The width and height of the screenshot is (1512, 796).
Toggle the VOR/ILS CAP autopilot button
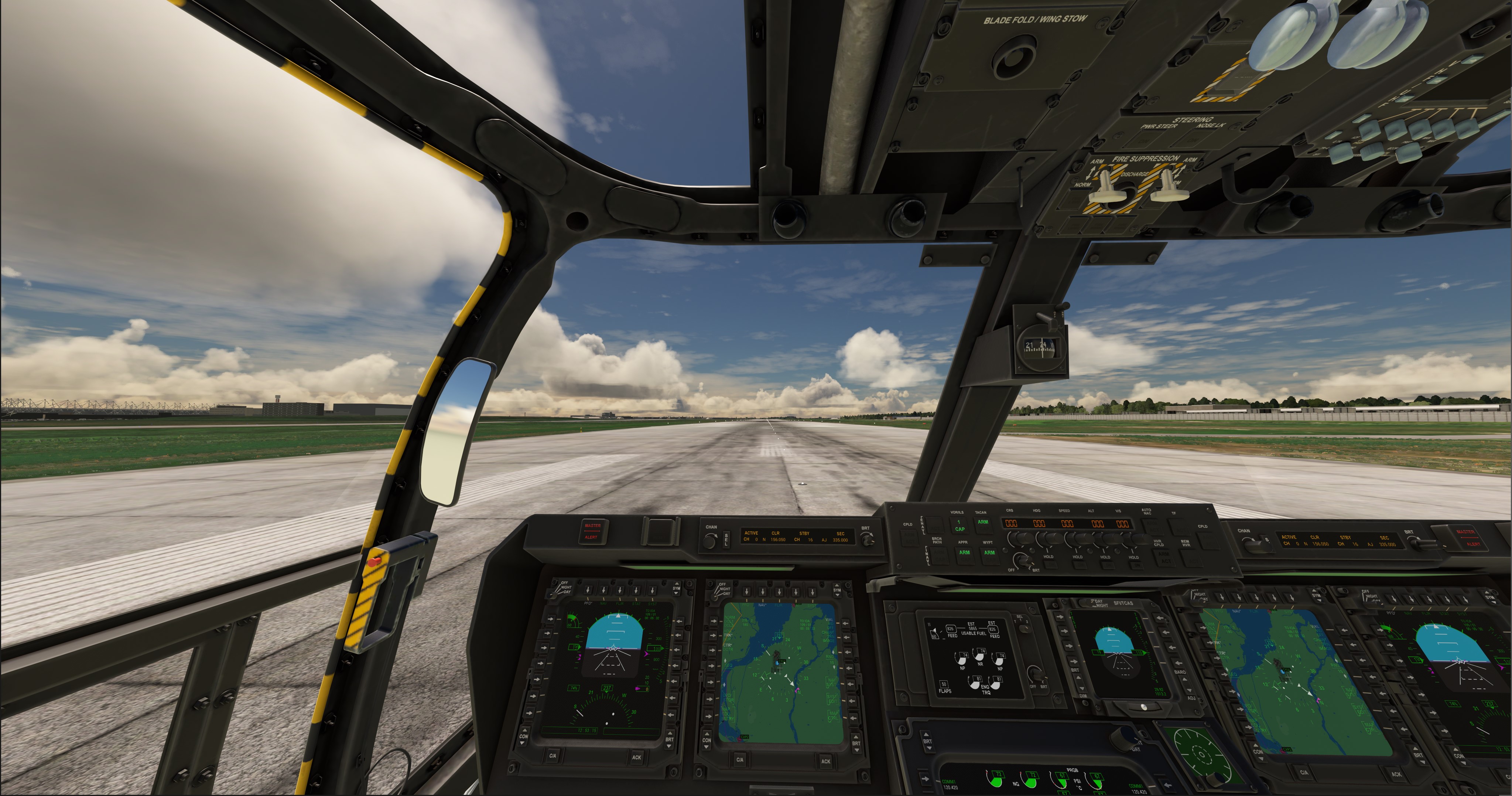point(959,525)
